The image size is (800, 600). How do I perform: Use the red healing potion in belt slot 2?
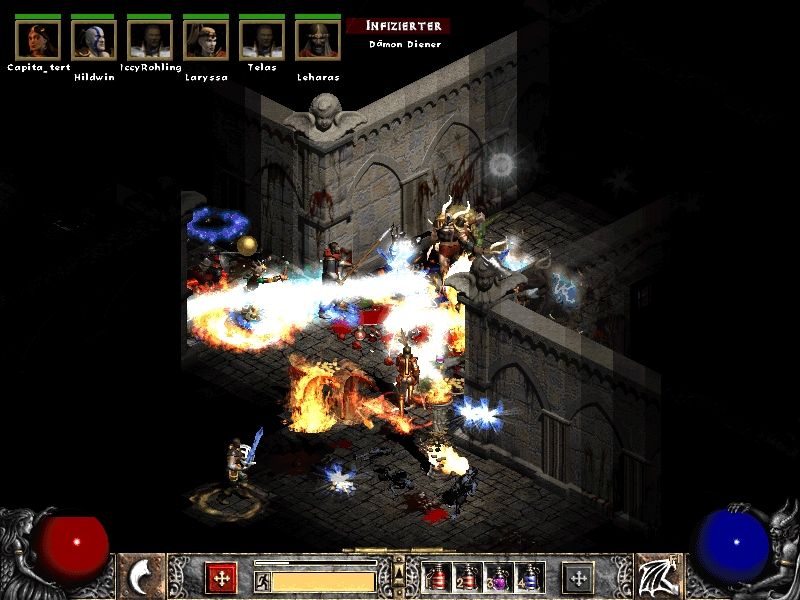[x=466, y=578]
